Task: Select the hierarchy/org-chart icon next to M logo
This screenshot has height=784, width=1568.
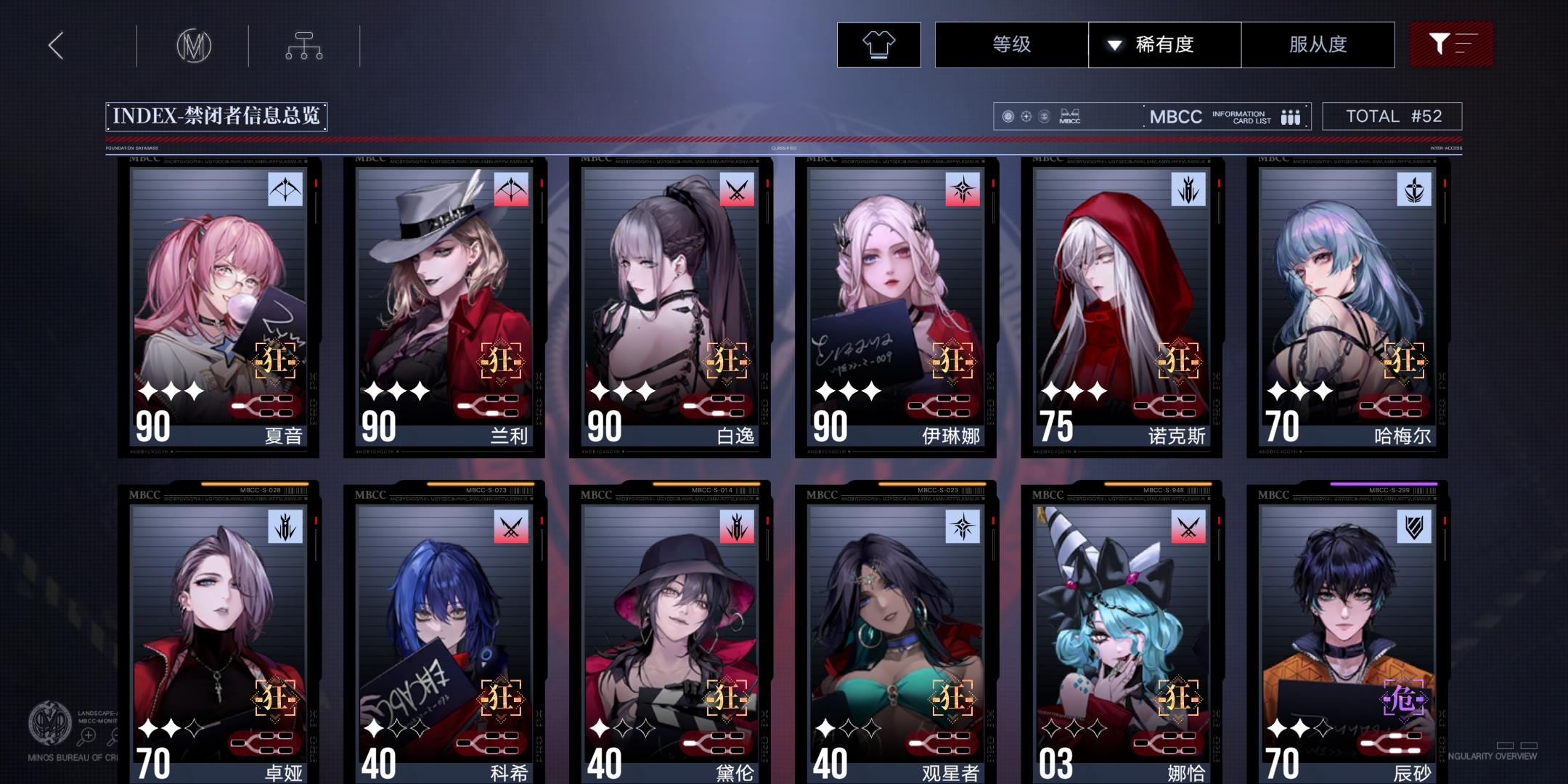Action: point(305,44)
